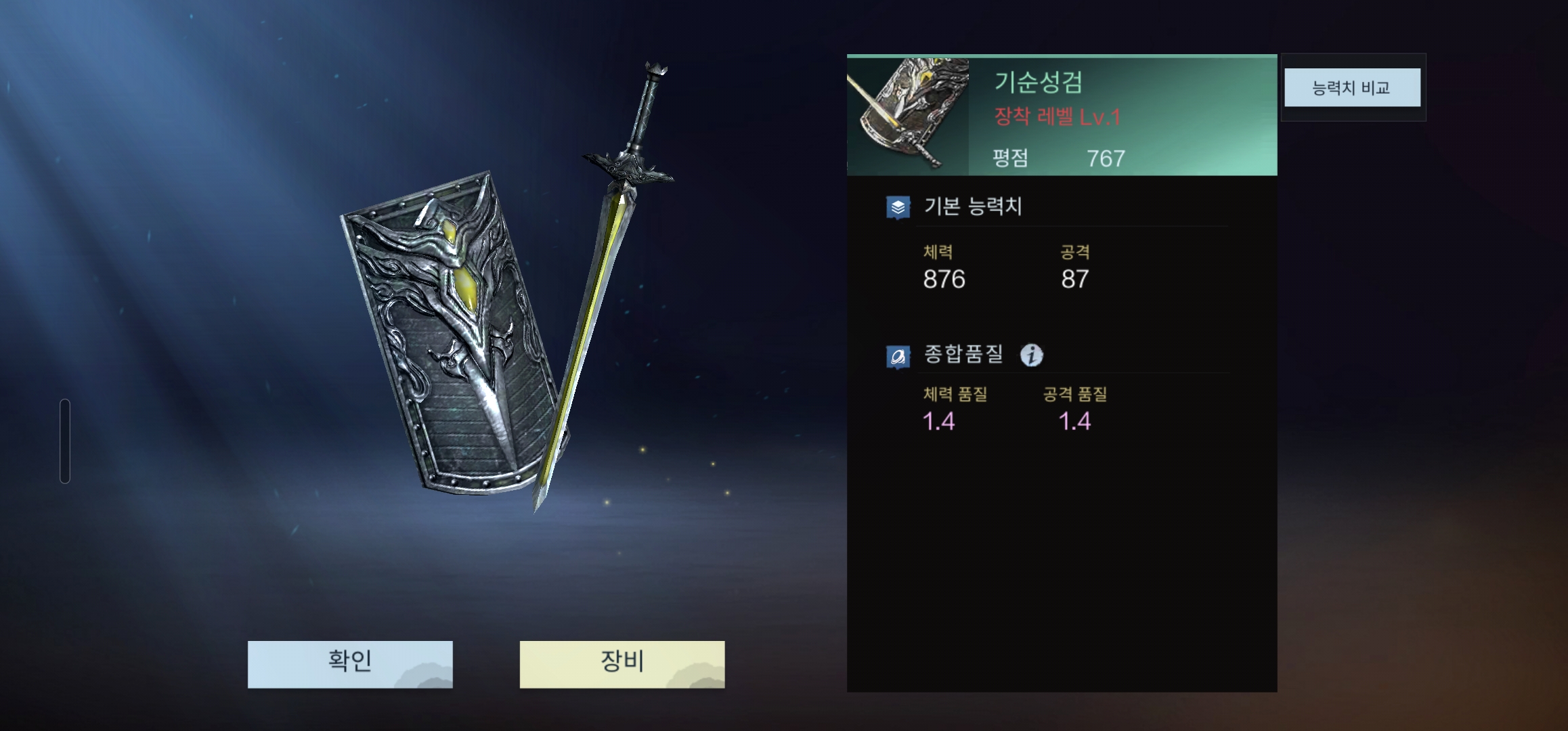Open the 능력치 비교 comparison panel
Image resolution: width=1568 pixels, height=731 pixels.
[x=1351, y=87]
